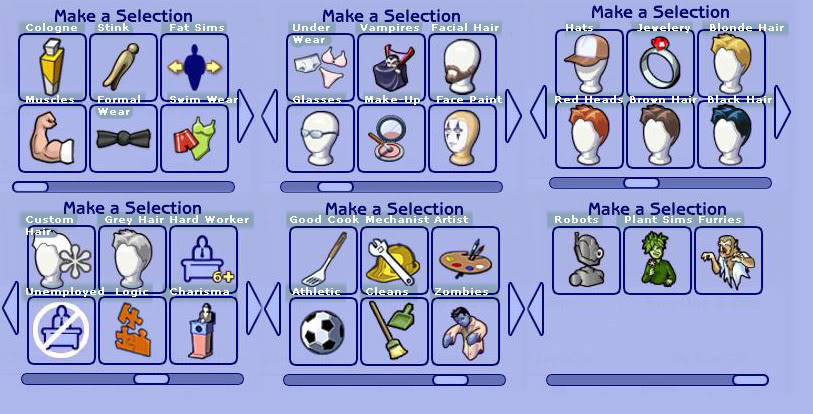Image resolution: width=813 pixels, height=414 pixels.
Task: Select the Cologne turn-on icon
Action: 53,67
